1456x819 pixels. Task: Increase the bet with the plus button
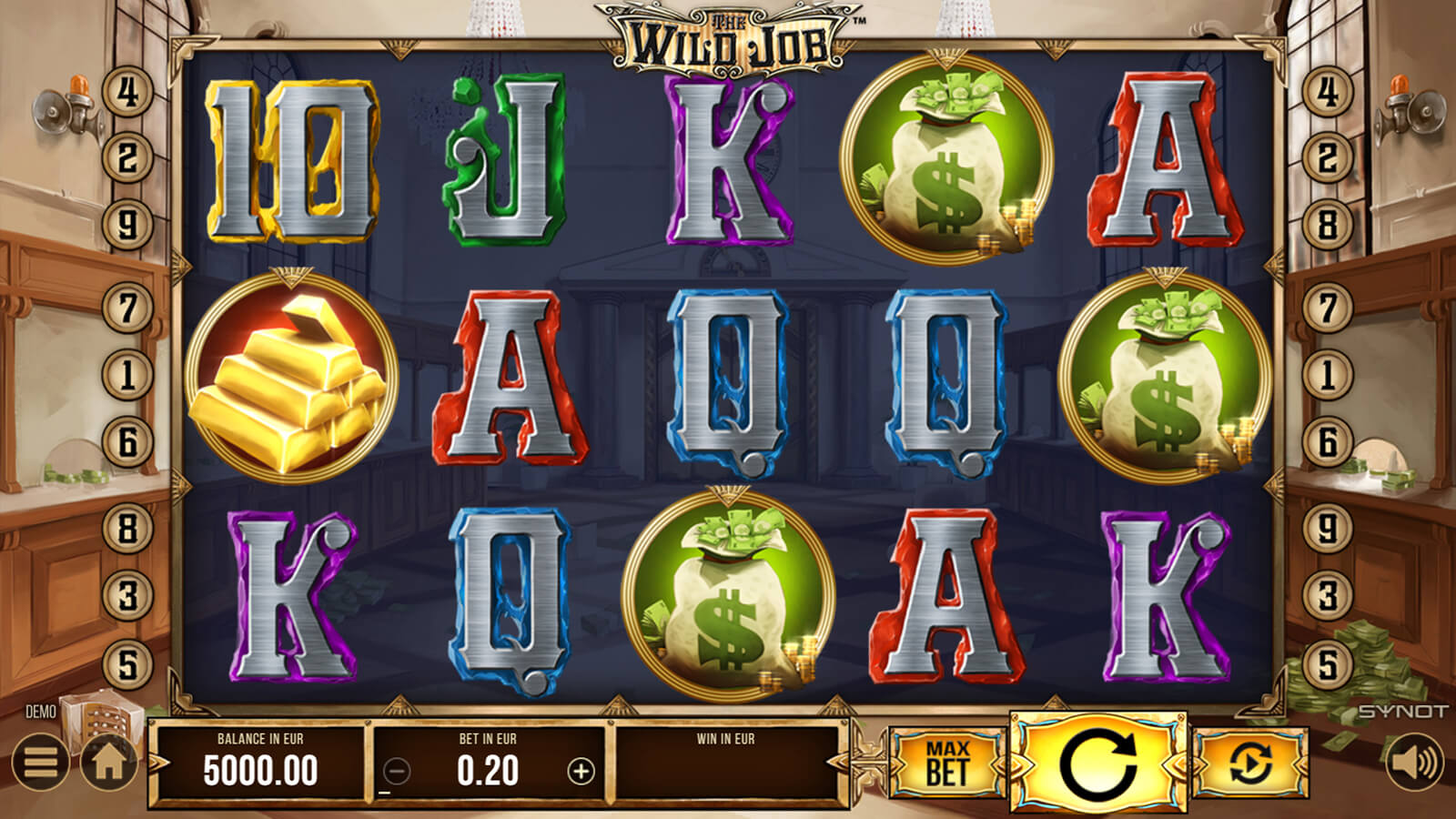(581, 772)
